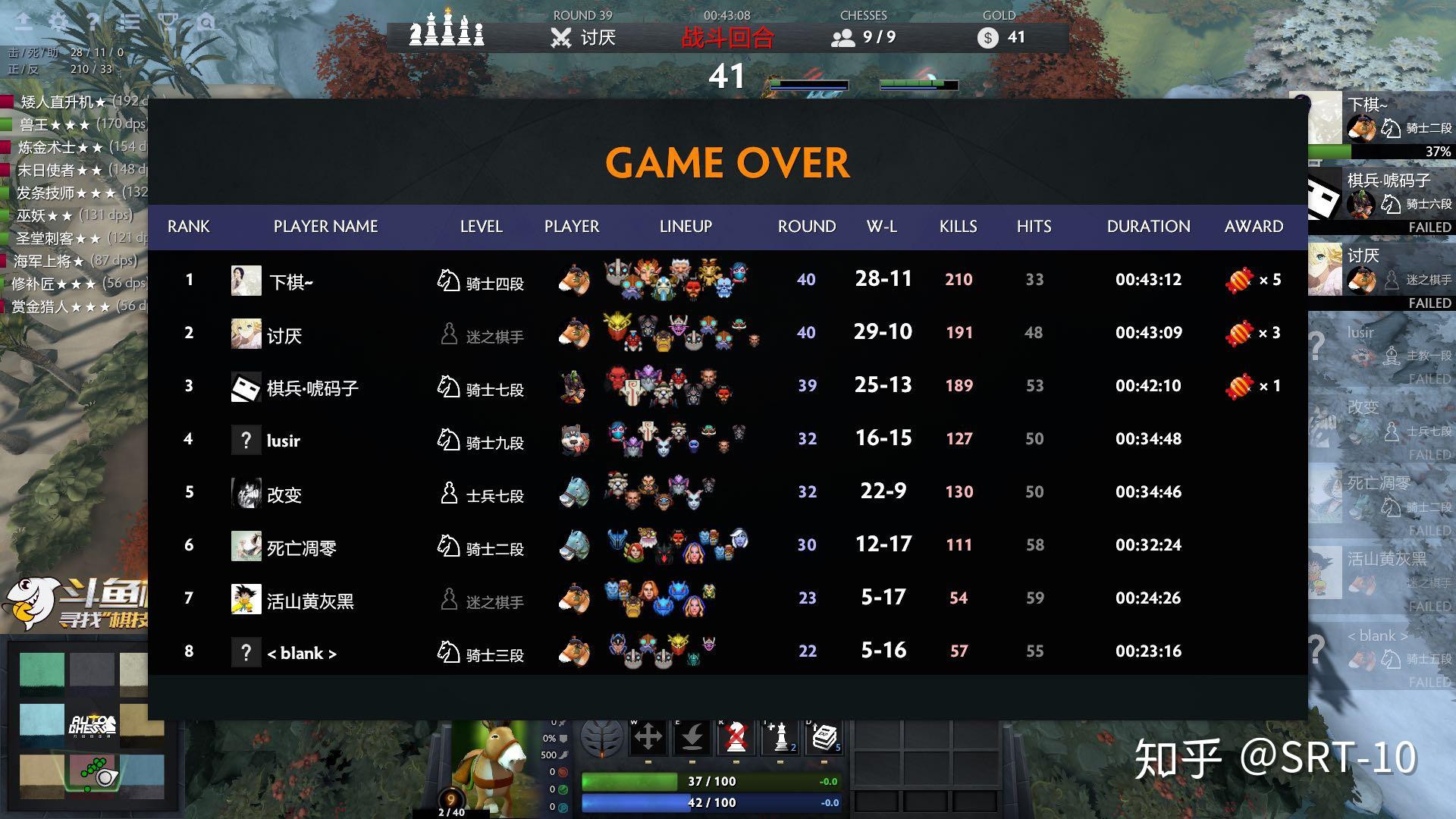Click the magnifier search icon
The image size is (1456, 819).
pyautogui.click(x=205, y=20)
